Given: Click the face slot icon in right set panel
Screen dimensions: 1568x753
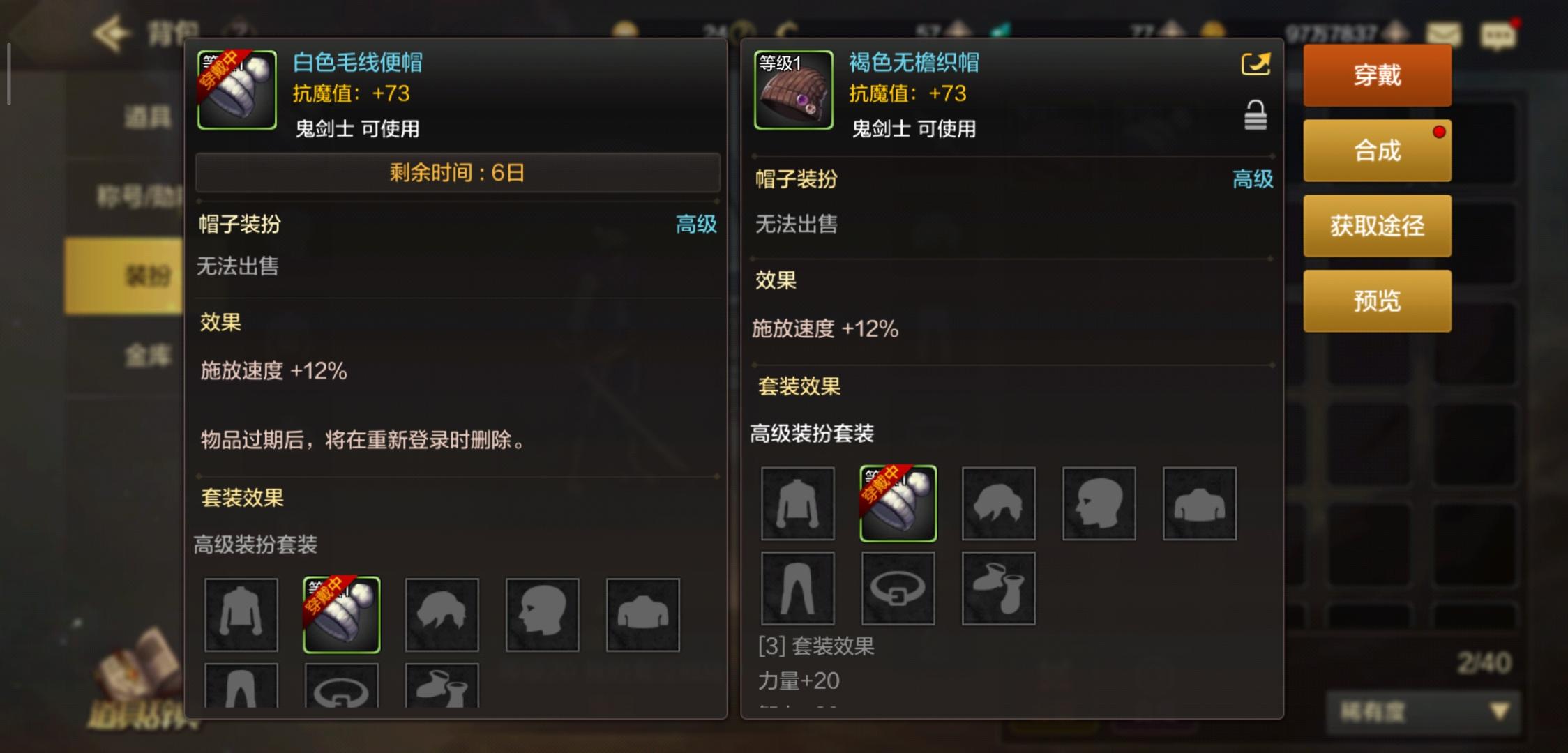Looking at the screenshot, I should 1099,503.
